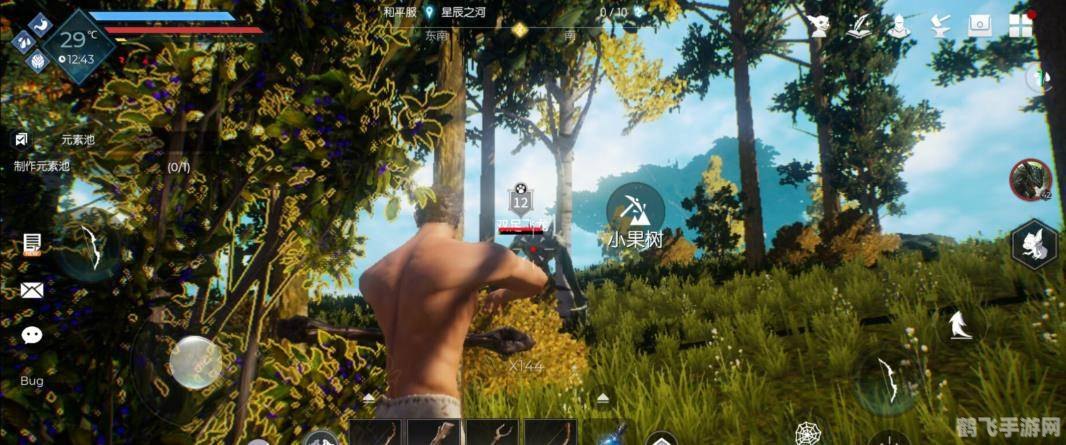Select the circular creature portrait
Viewport: 1066px width, 445px height.
[x=1030, y=180]
